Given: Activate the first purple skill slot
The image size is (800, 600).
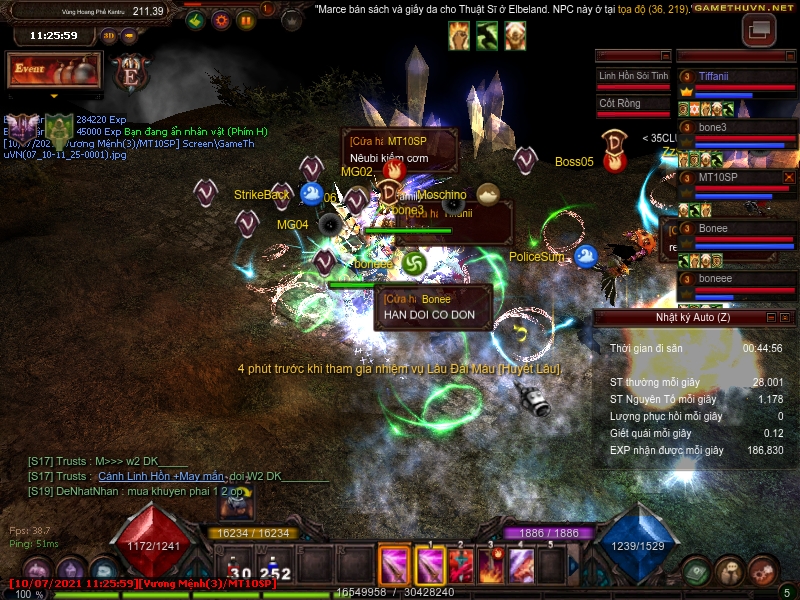Looking at the screenshot, I should (395, 566).
